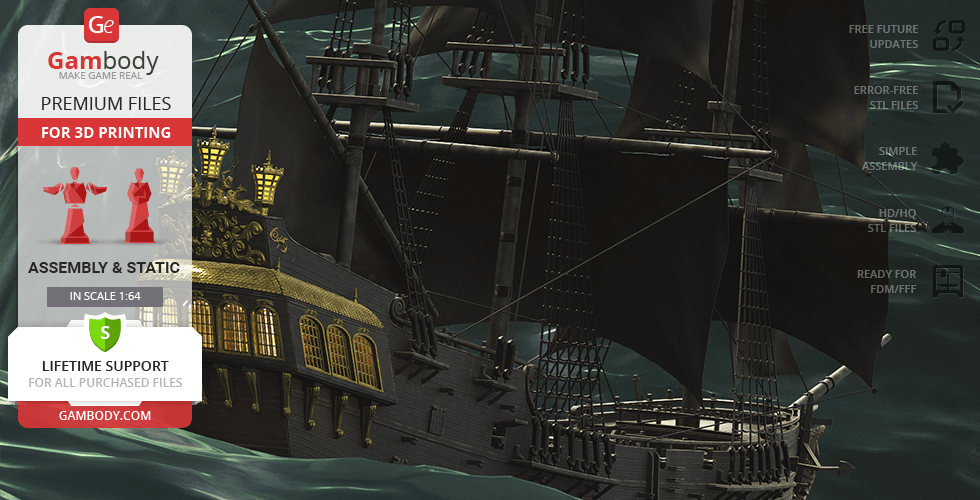Click the Ready for FDM/FFF printer icon
Screen dimensions: 980x500
point(946,281)
